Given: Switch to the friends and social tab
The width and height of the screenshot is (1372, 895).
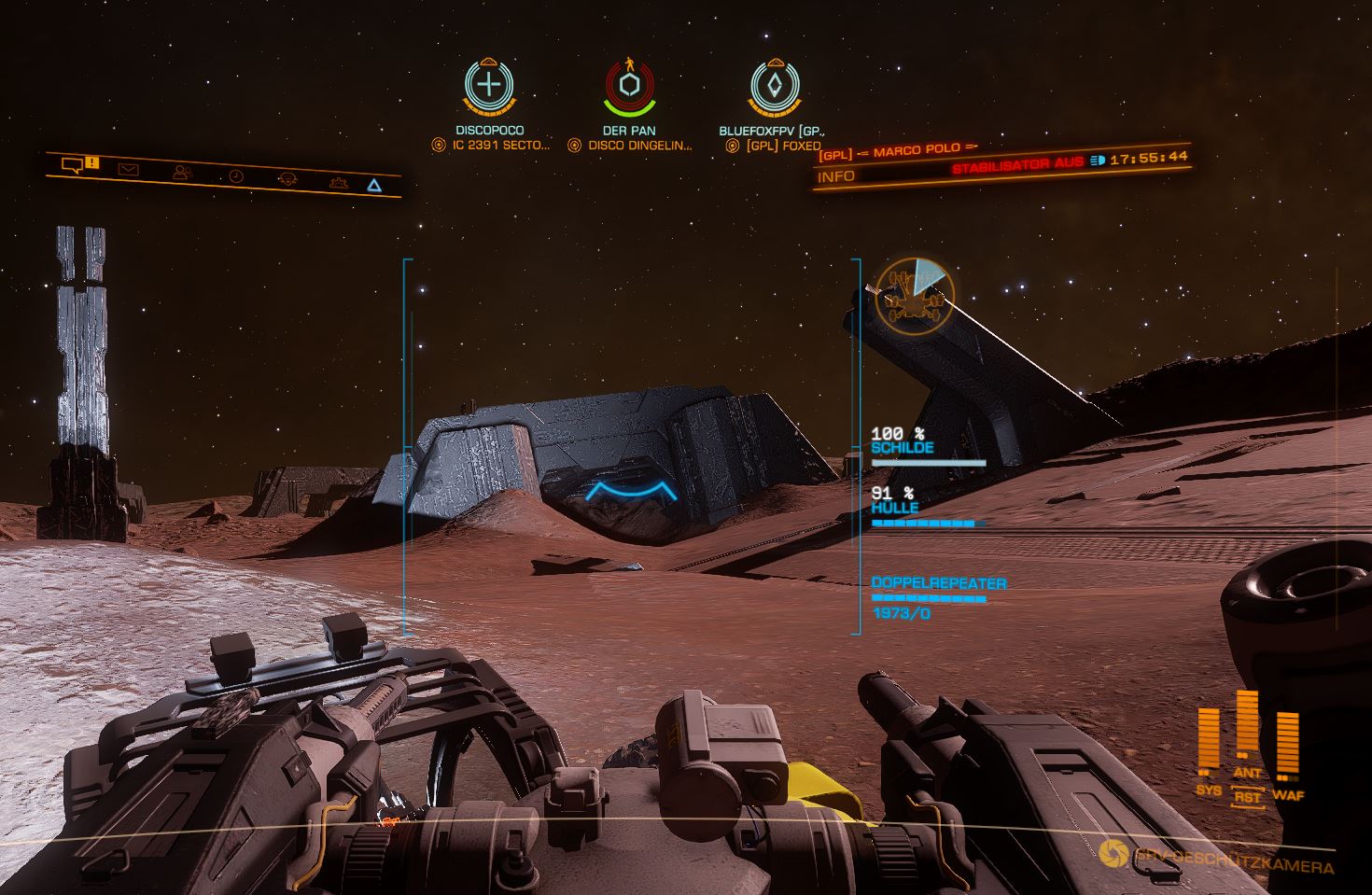Looking at the screenshot, I should (182, 173).
